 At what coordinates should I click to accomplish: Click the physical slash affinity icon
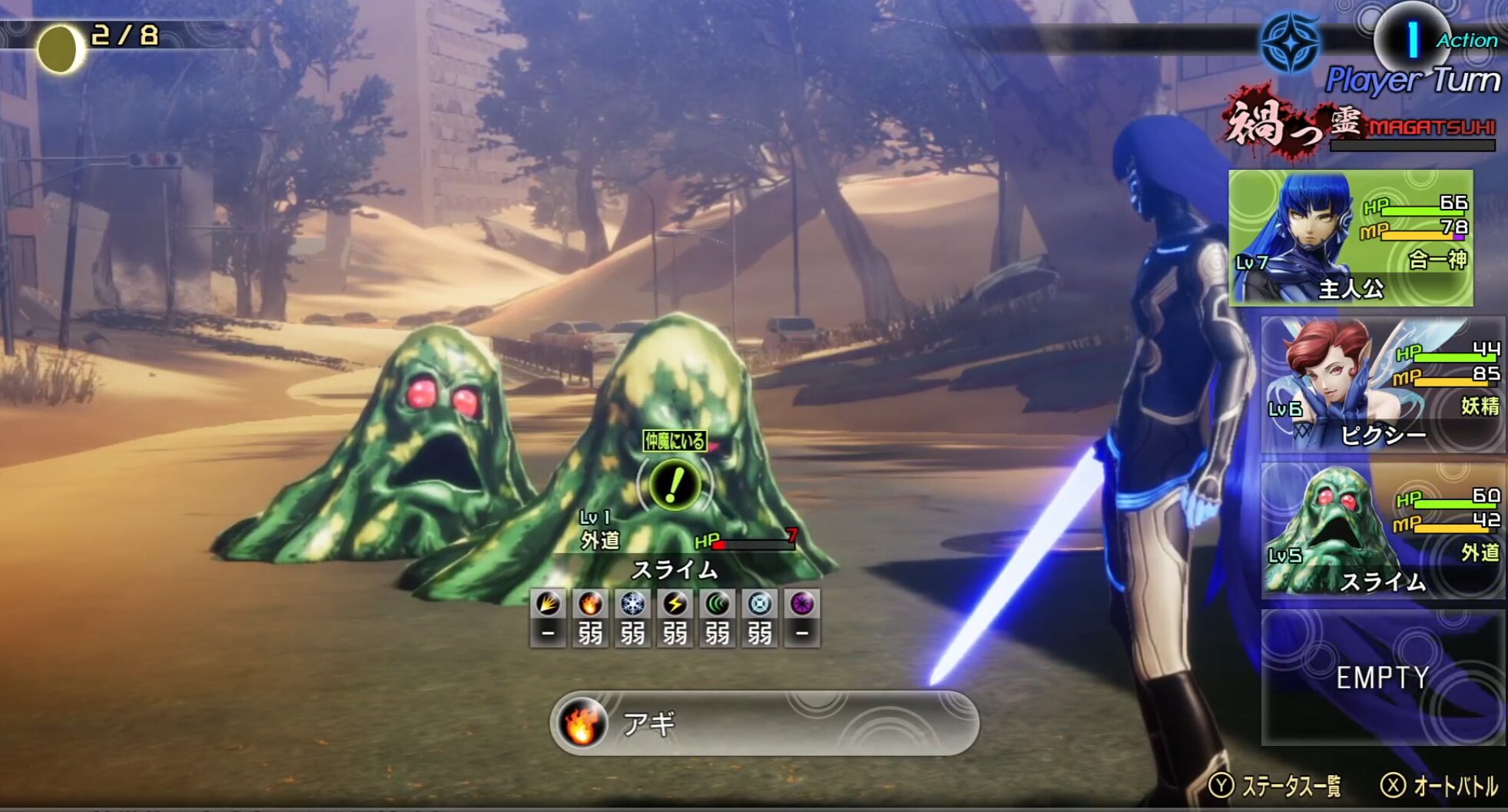548,604
